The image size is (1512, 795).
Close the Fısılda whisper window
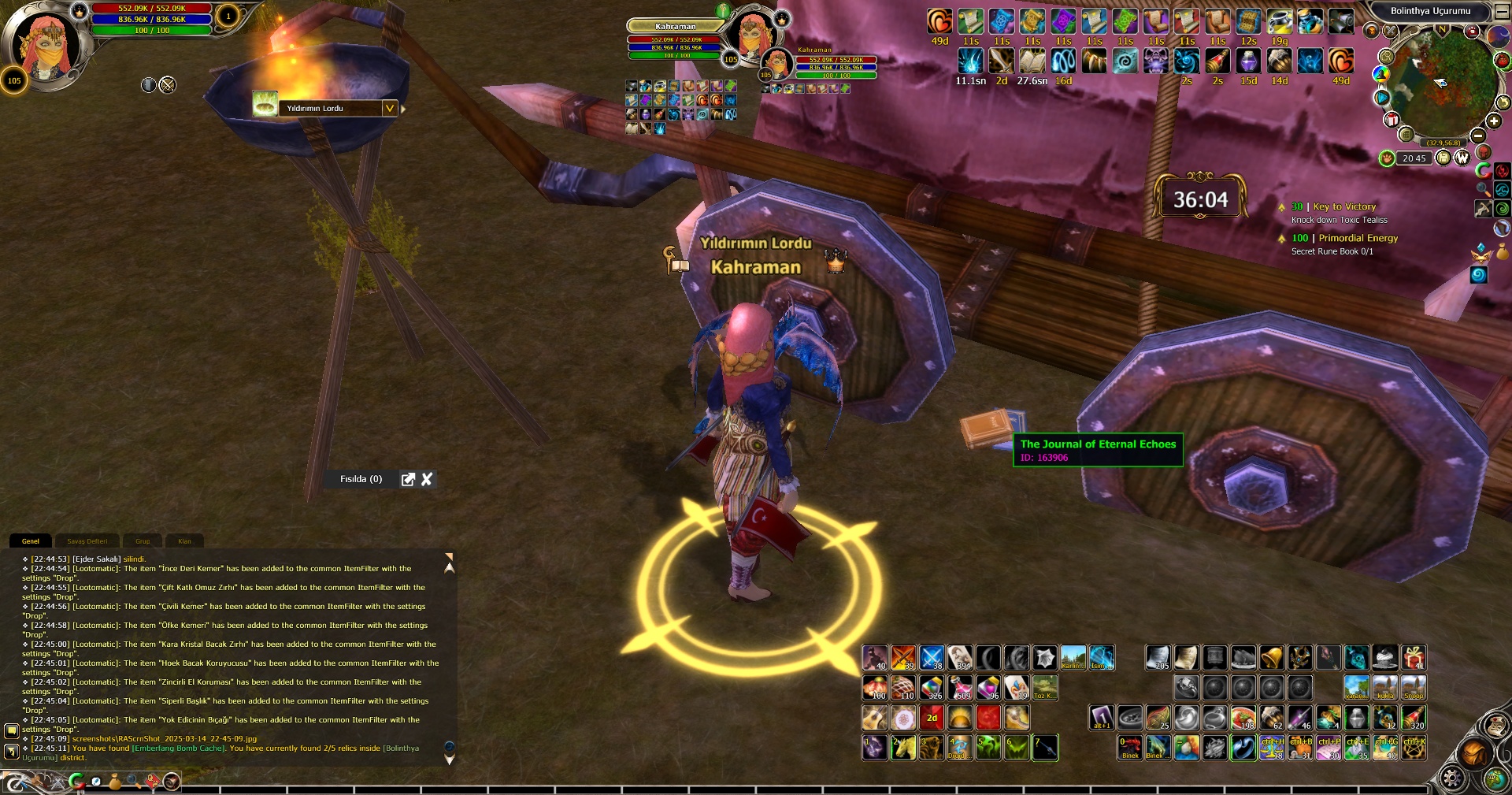click(x=427, y=479)
